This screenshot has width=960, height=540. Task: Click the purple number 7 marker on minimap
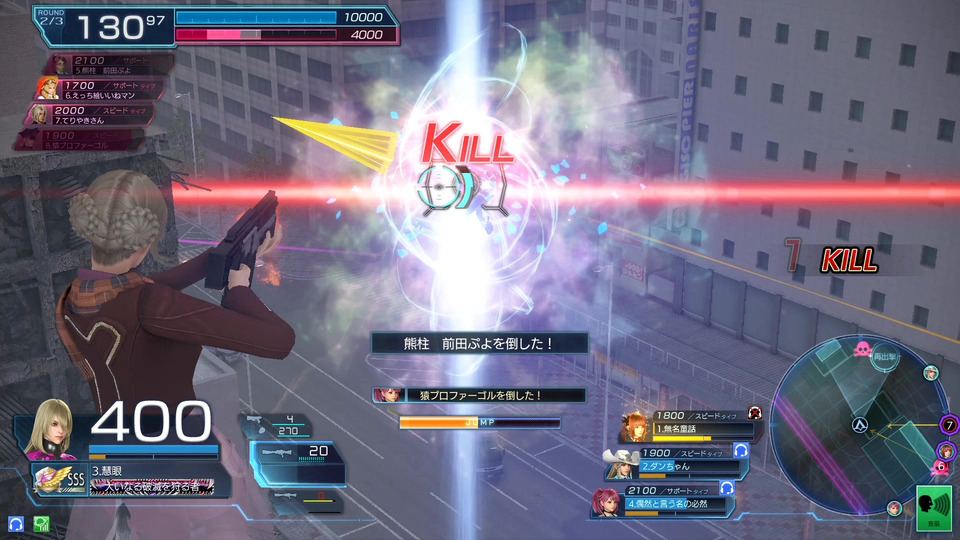[x=949, y=425]
